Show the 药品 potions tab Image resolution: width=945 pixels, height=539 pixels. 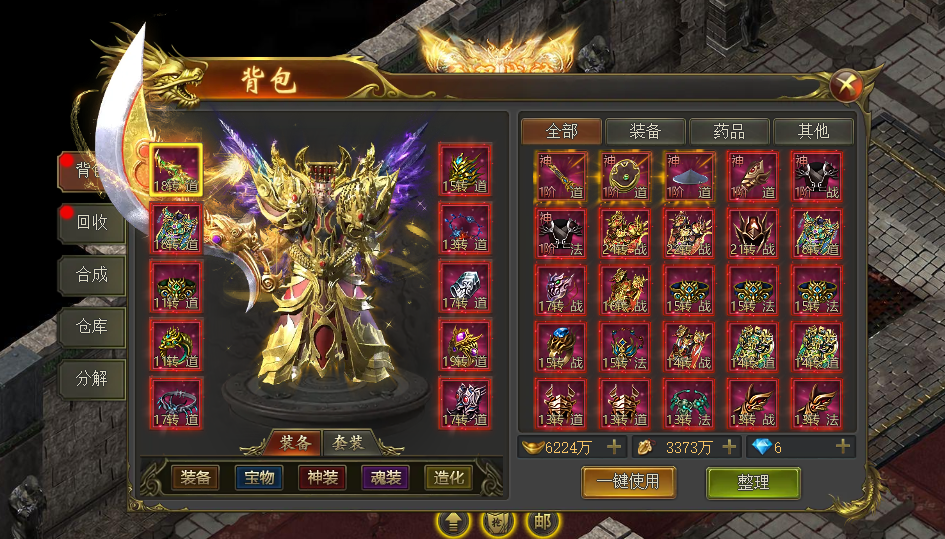729,131
